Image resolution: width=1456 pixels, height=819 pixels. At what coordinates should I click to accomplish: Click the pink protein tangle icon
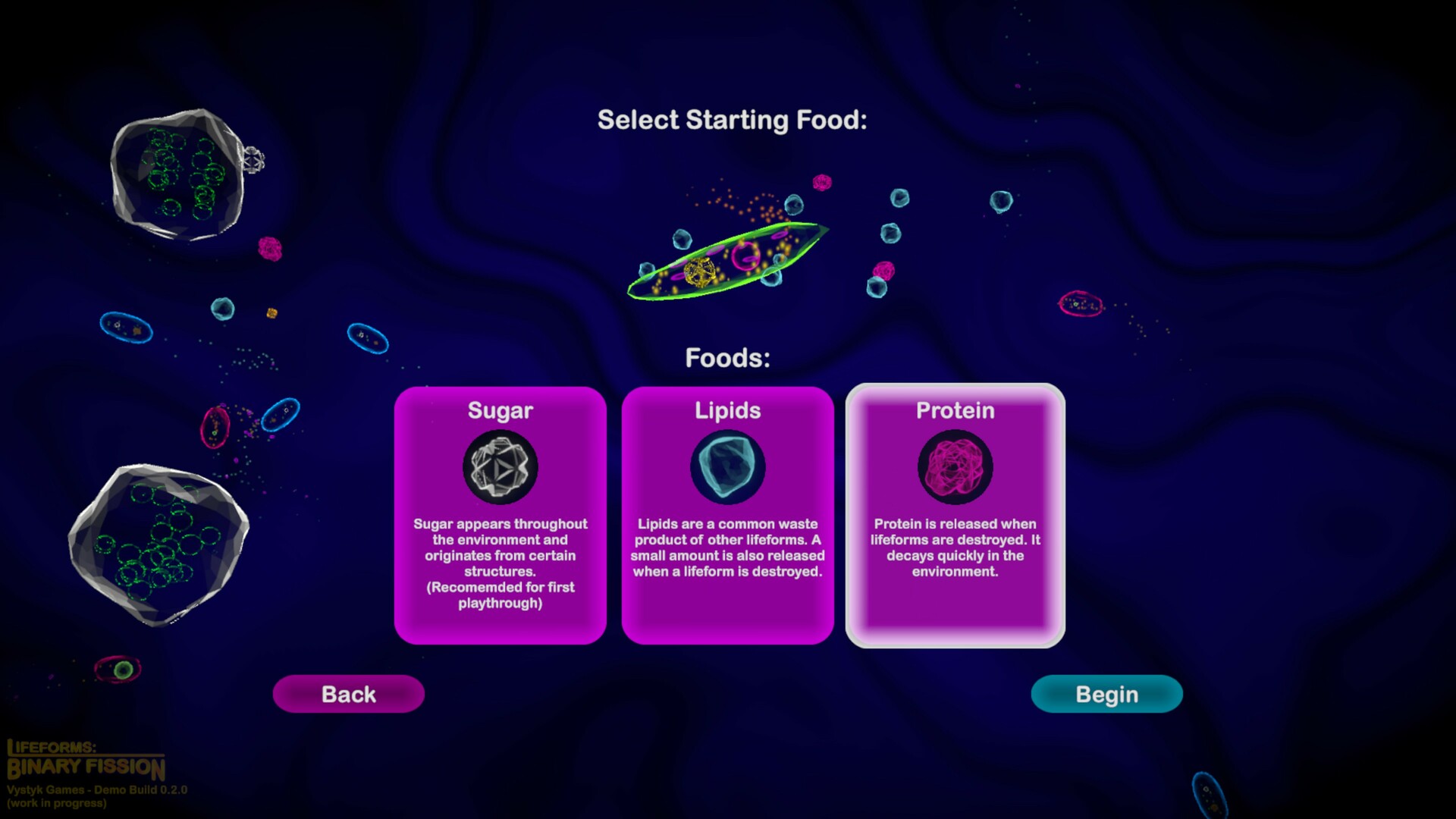tap(955, 467)
